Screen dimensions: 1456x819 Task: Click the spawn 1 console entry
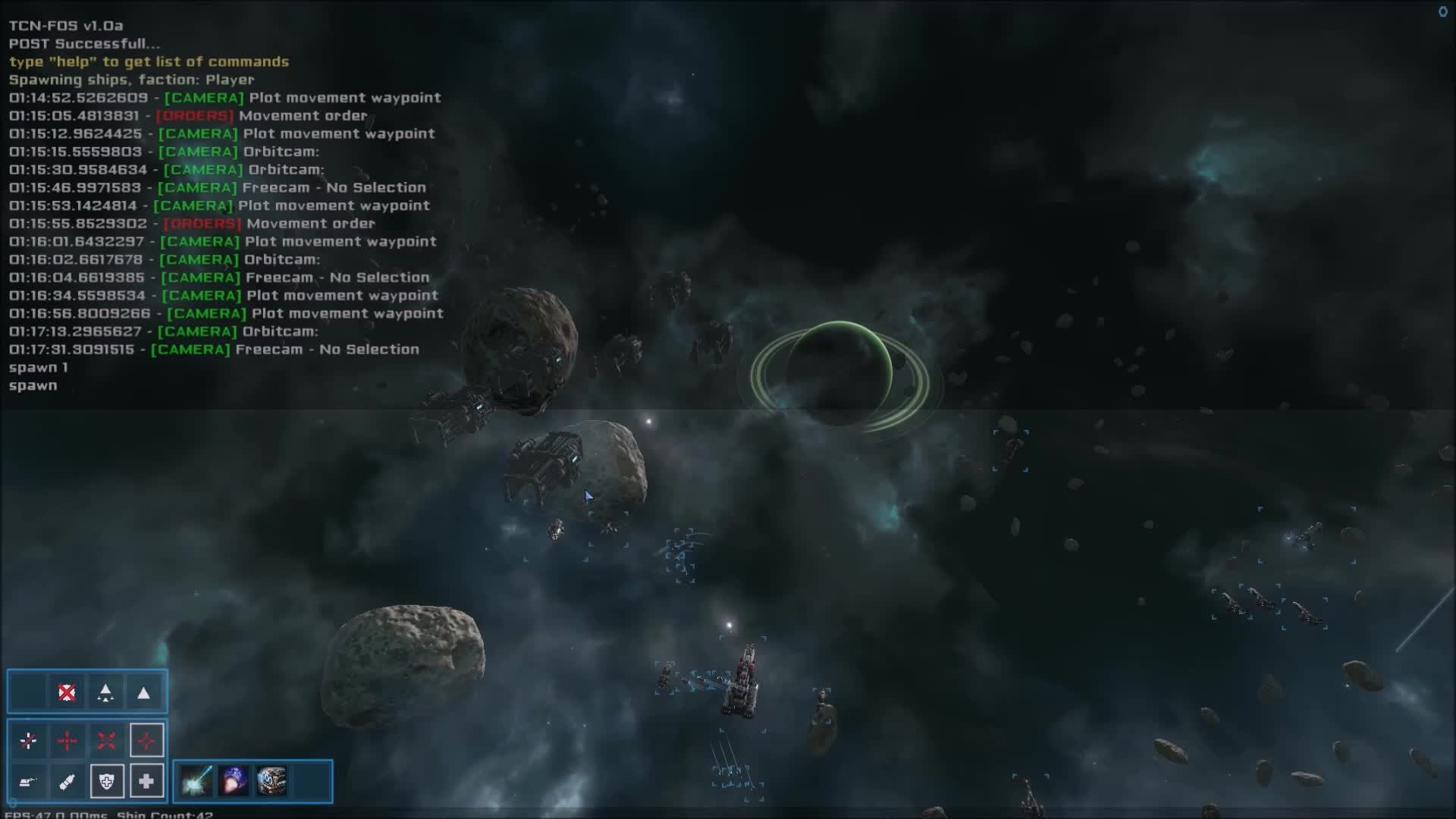37,367
